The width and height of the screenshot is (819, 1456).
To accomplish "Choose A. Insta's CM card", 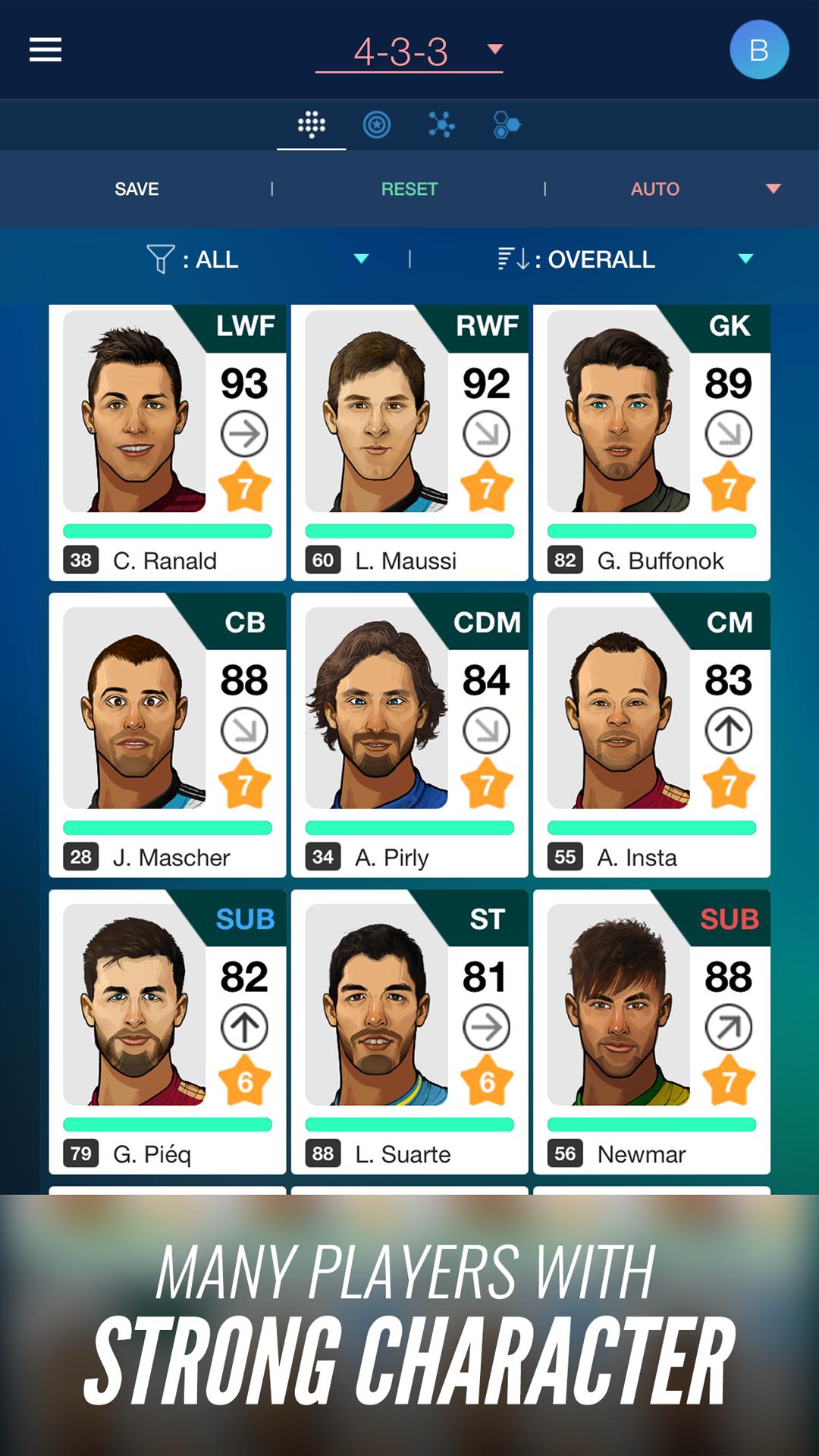I will pyautogui.click(x=651, y=736).
